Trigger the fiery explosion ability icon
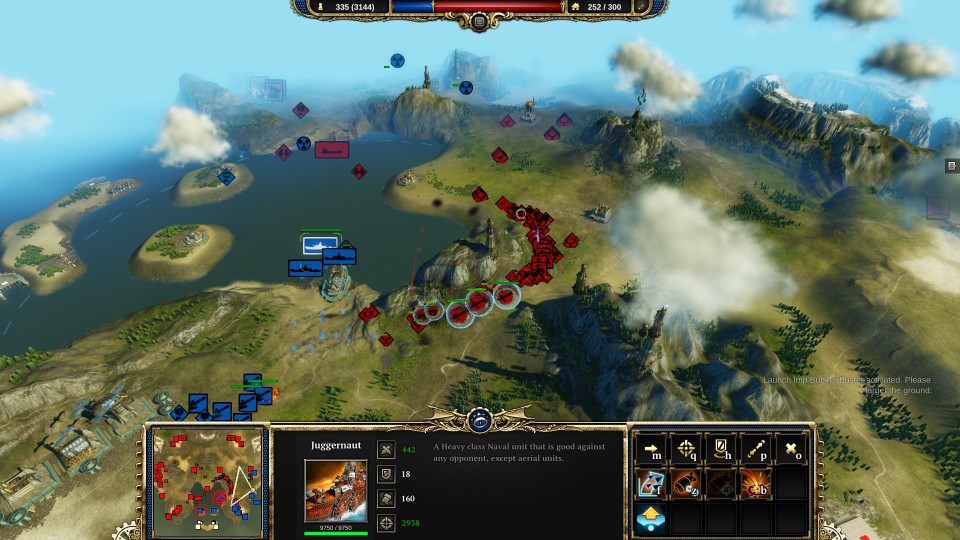Viewport: 960px width, 540px height. point(756,484)
